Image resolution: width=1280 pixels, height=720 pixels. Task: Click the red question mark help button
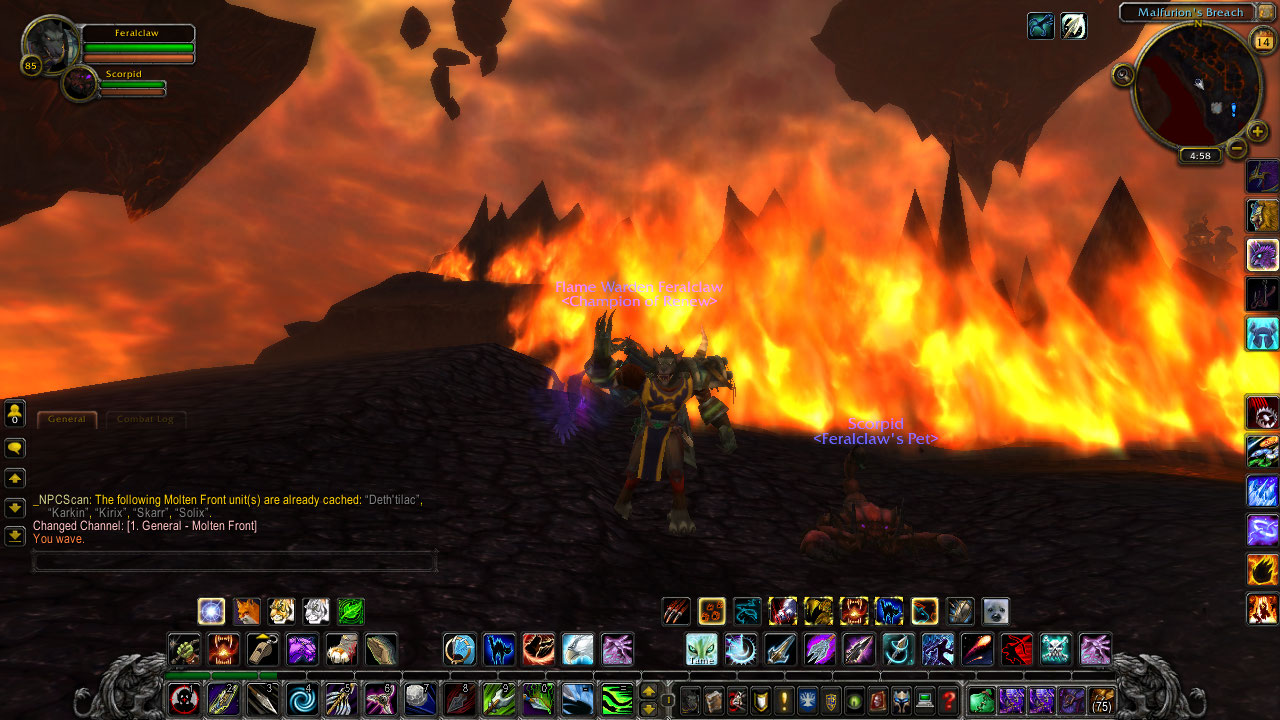(949, 702)
